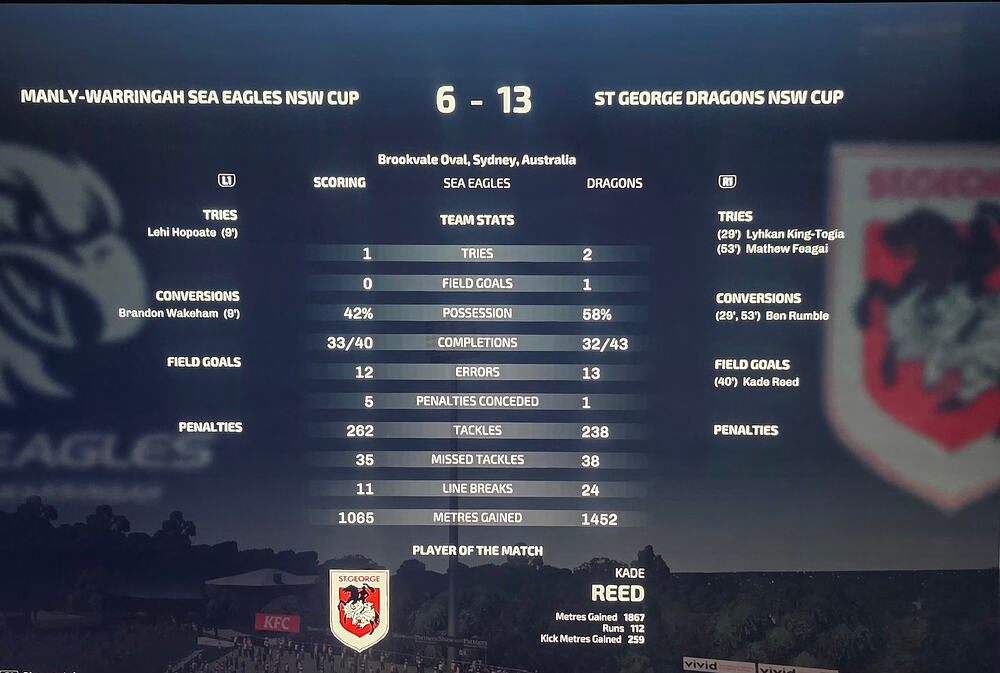The width and height of the screenshot is (1000, 673).
Task: Open the Sea Eagles stats tab
Action: (x=476, y=183)
